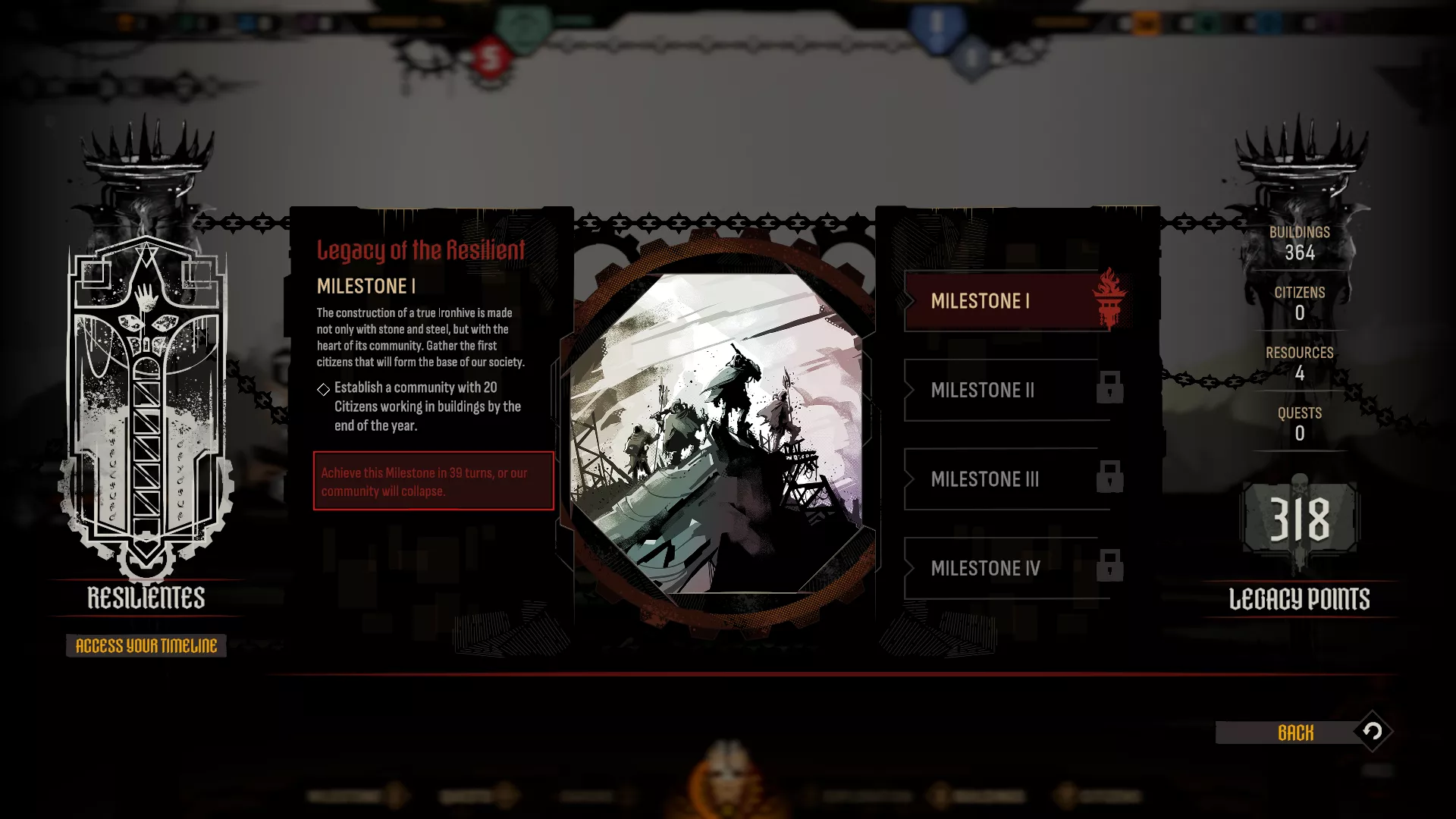This screenshot has width=1456, height=819.
Task: Click the Buildings counter showing 364
Action: 1301,243
